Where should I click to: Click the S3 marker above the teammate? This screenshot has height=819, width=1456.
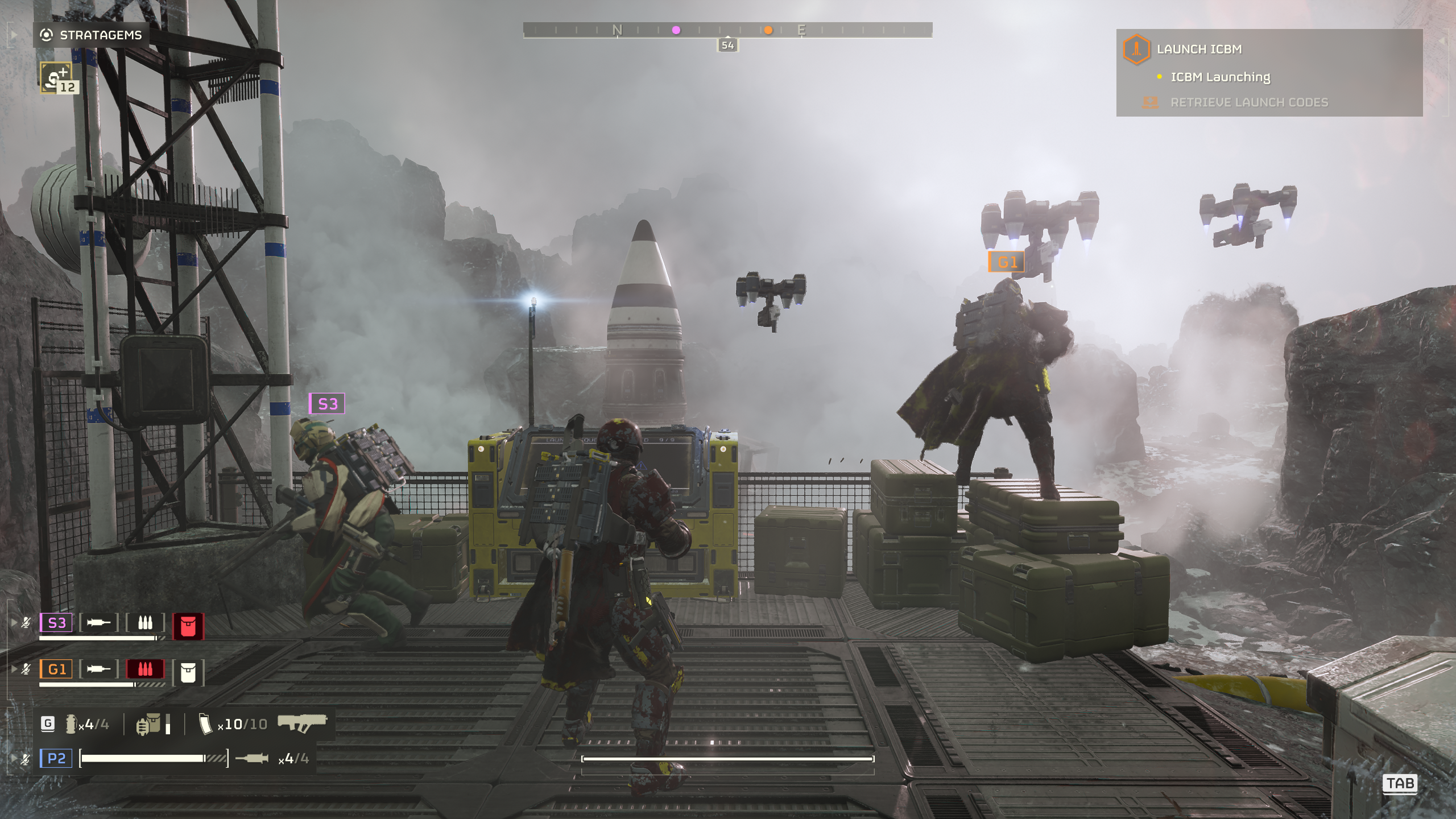[x=327, y=404]
